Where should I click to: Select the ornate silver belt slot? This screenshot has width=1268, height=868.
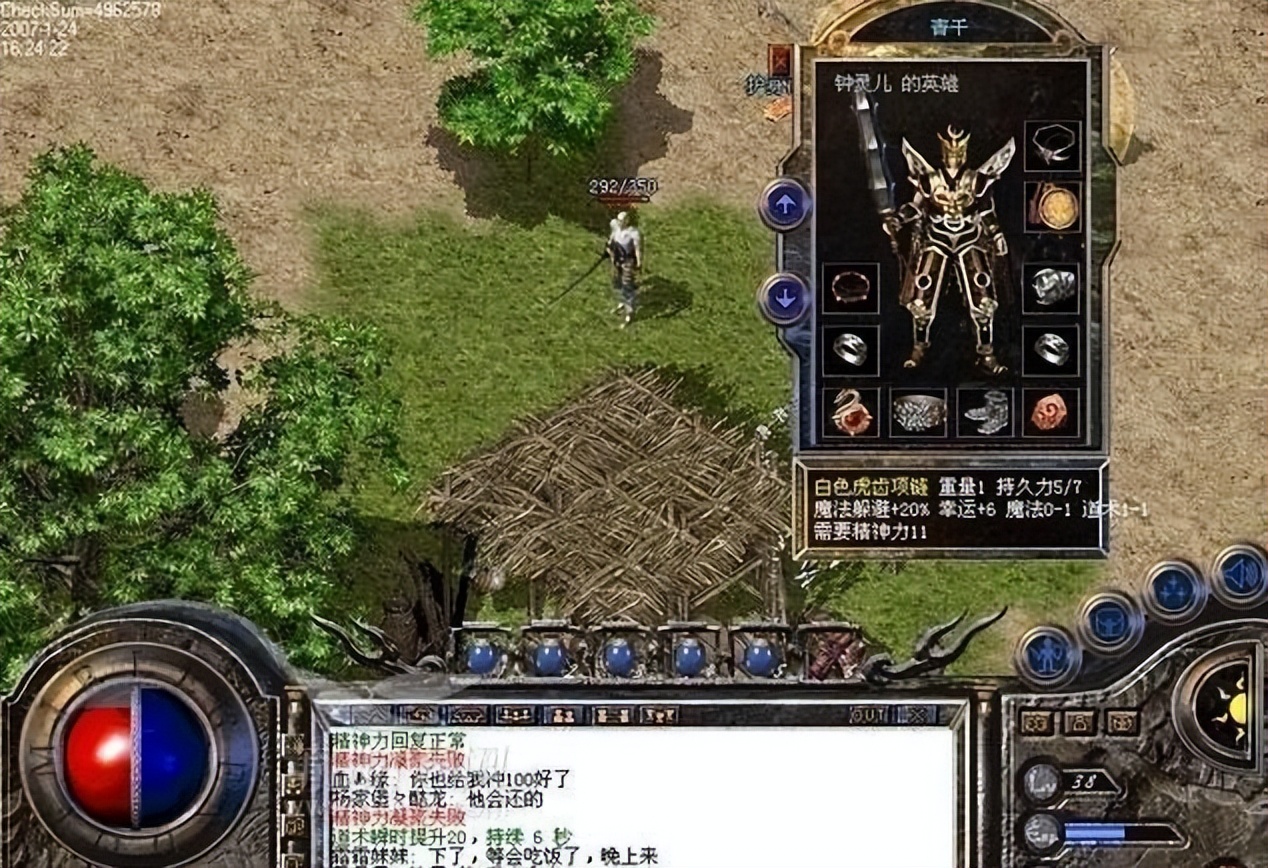coord(918,412)
